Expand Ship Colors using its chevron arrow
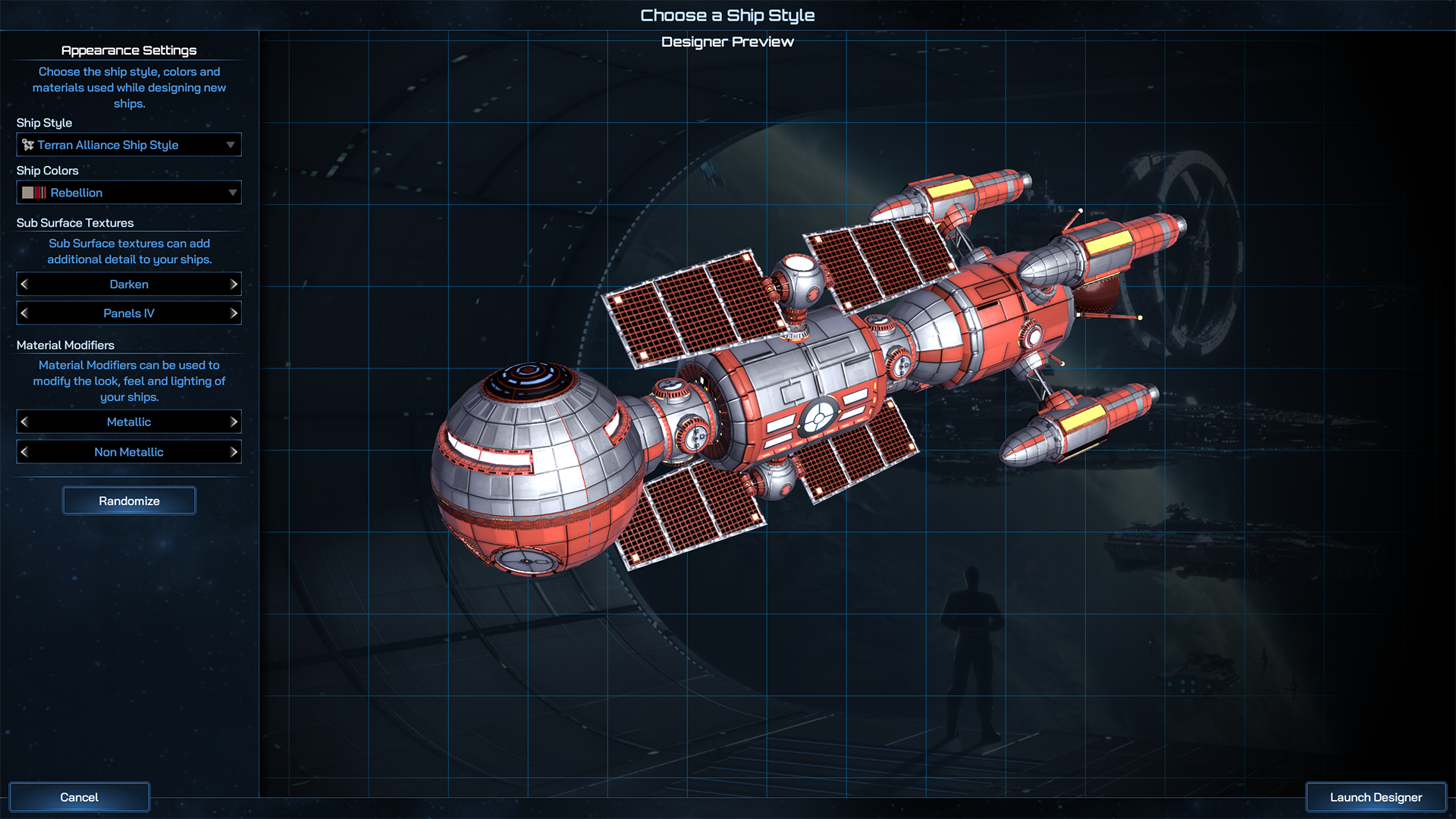Viewport: 1456px width, 819px height. point(231,192)
